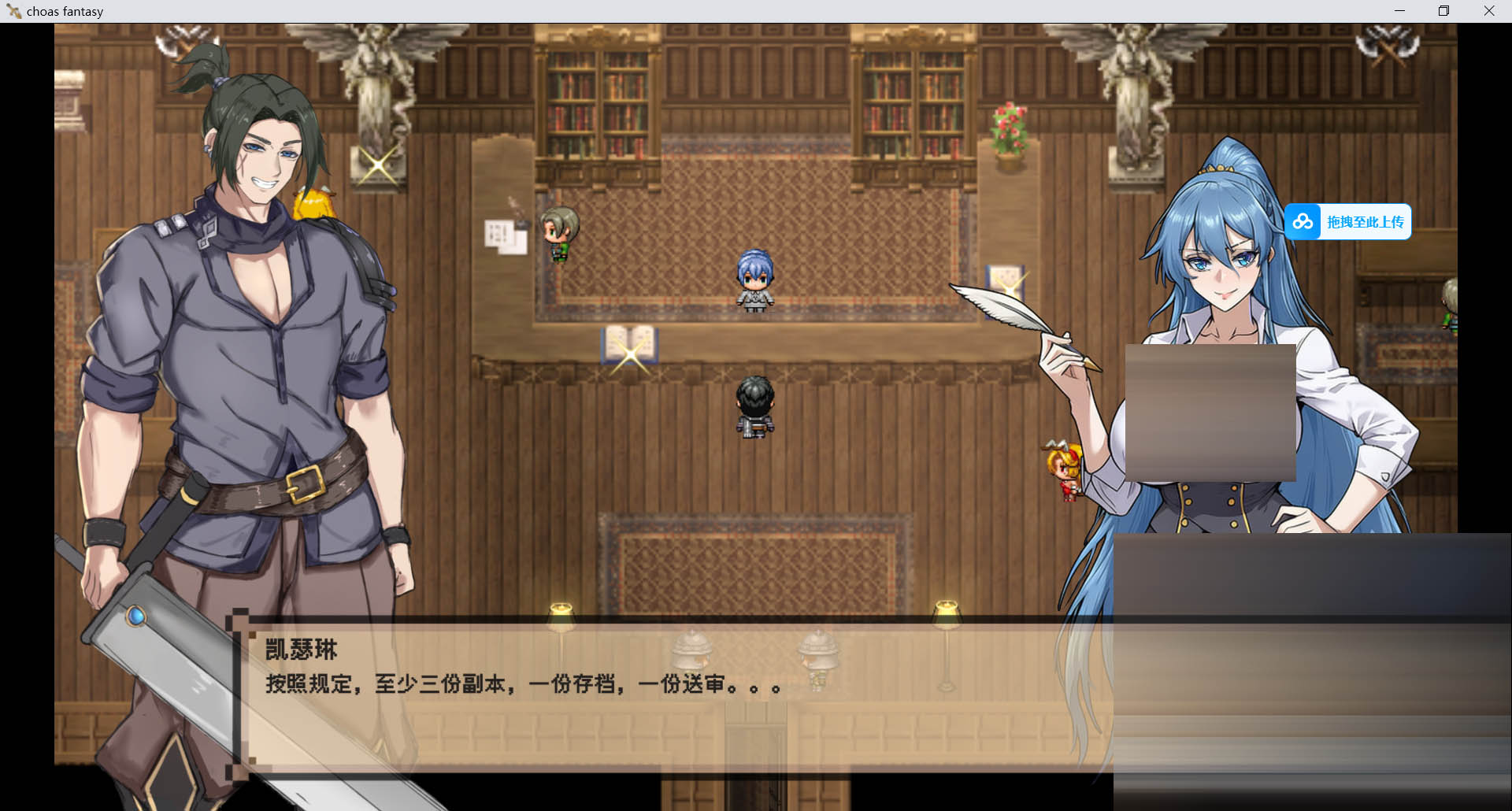
Task: Click the Baidu Netdisk cloud upload icon
Action: point(1303,222)
